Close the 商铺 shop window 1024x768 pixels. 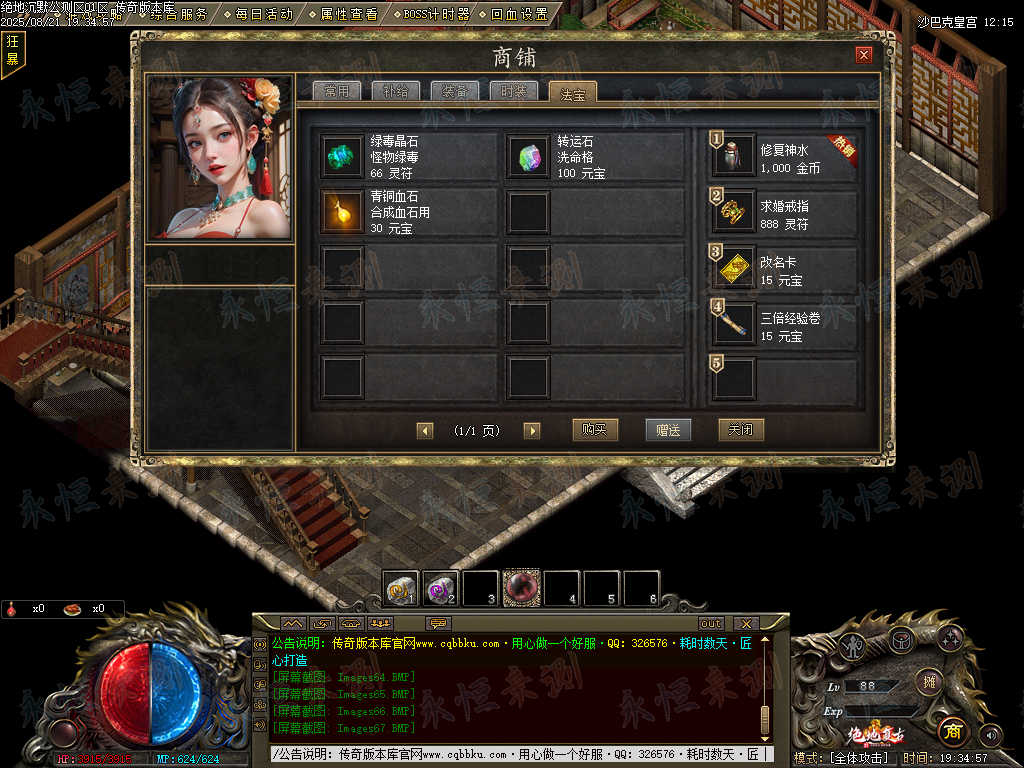click(864, 55)
